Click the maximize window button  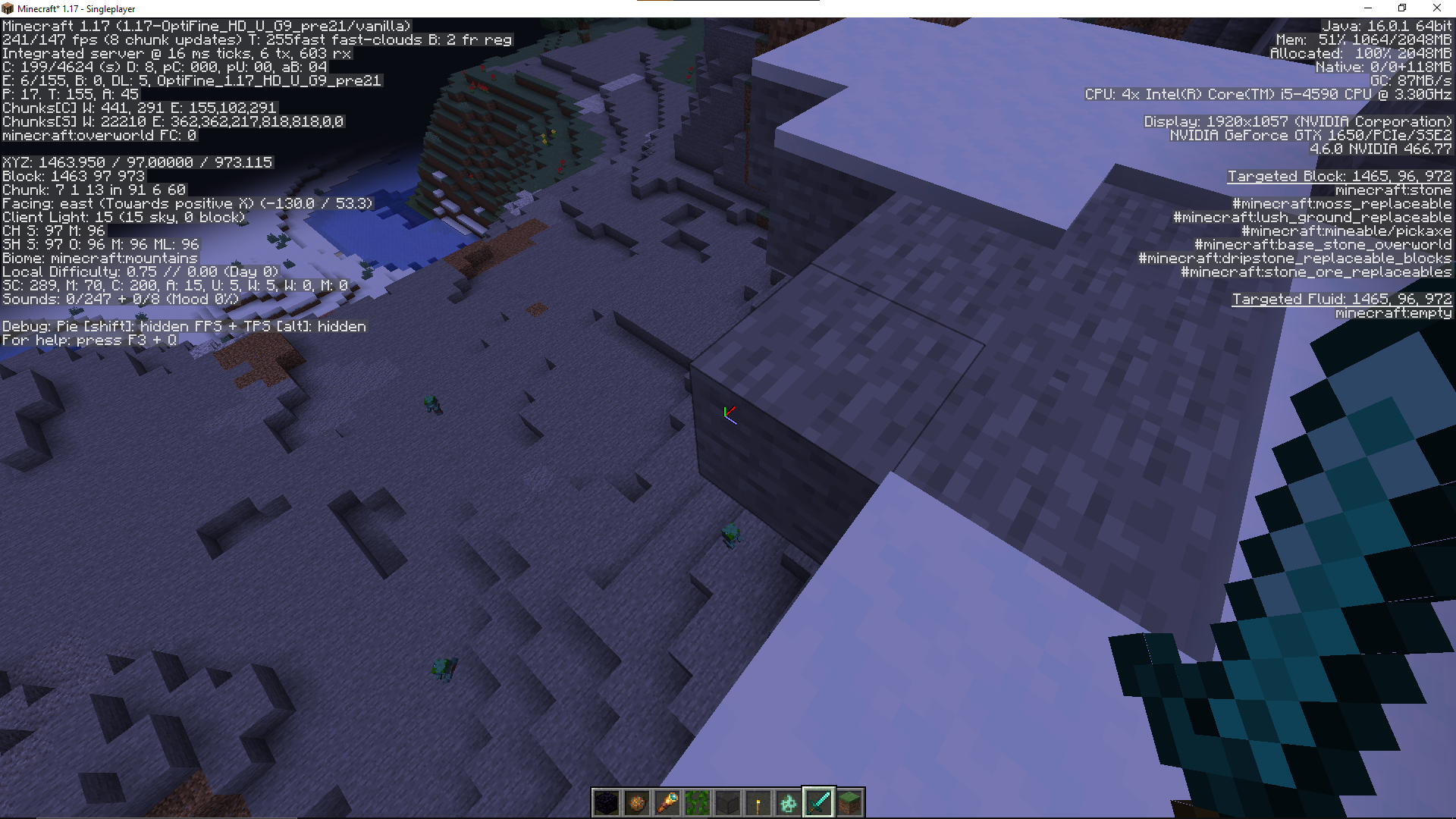point(1402,8)
